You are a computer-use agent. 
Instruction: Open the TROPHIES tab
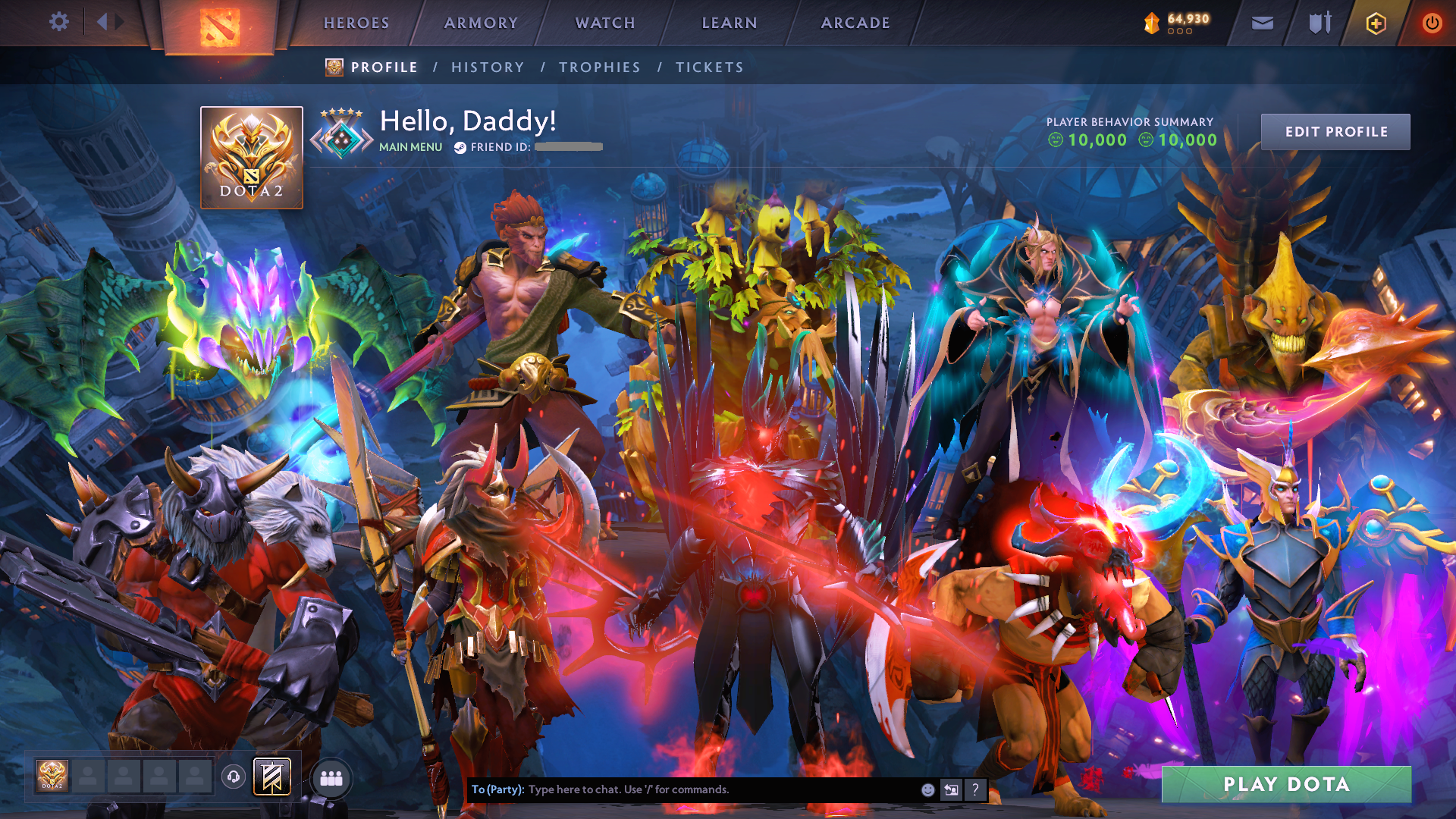coord(599,67)
